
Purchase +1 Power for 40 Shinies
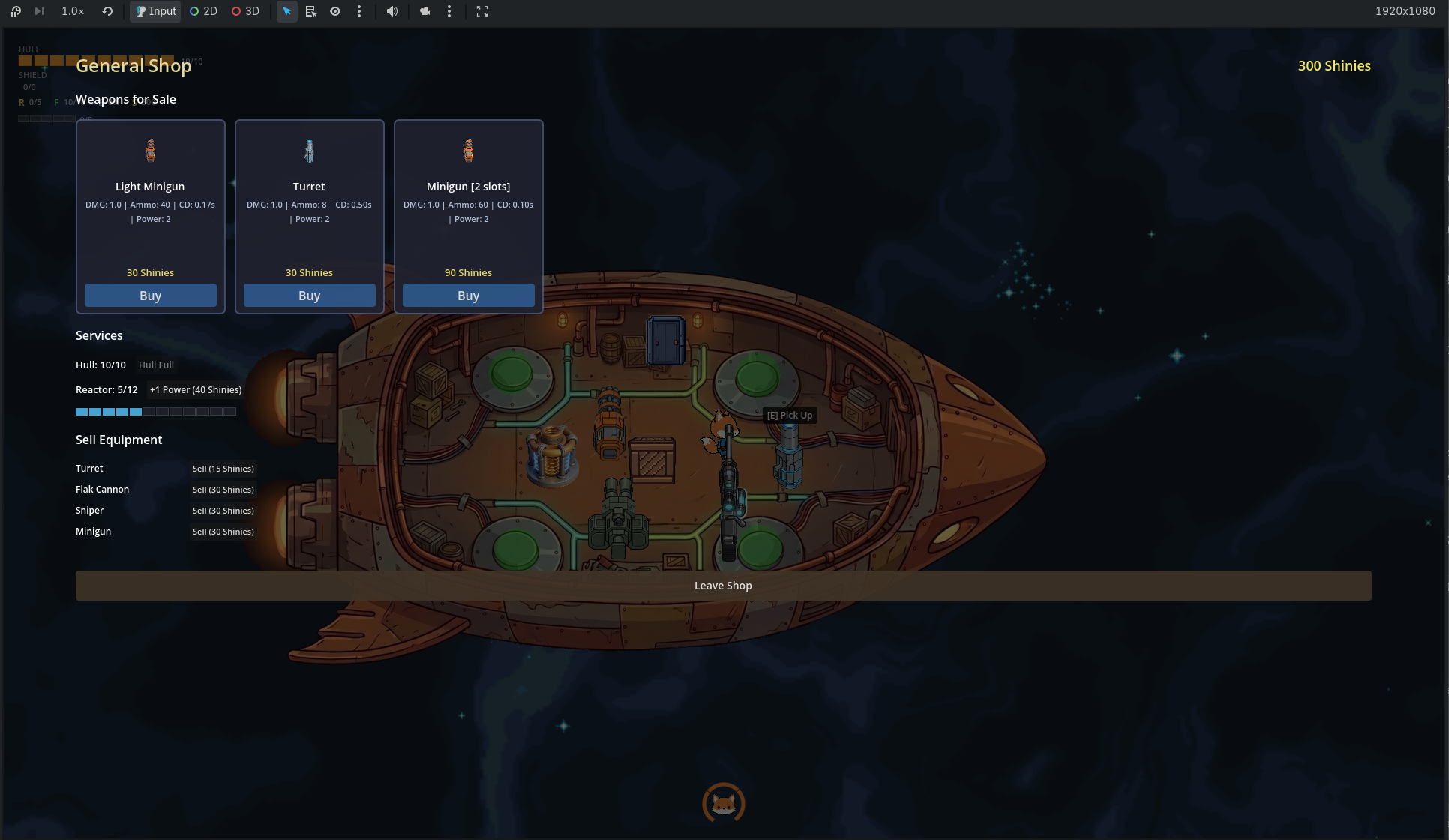tap(196, 389)
